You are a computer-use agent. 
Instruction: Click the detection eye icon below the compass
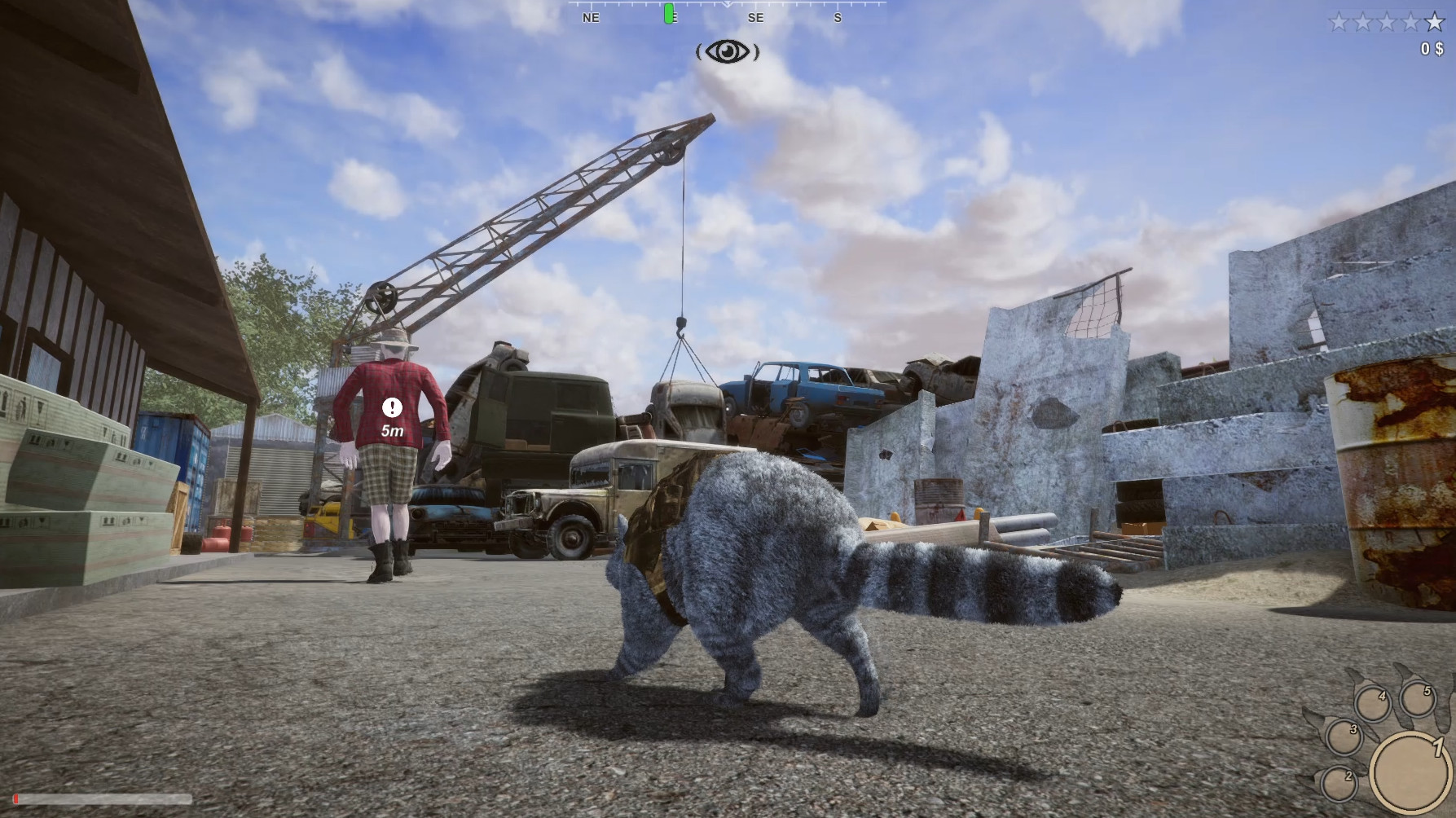[728, 52]
